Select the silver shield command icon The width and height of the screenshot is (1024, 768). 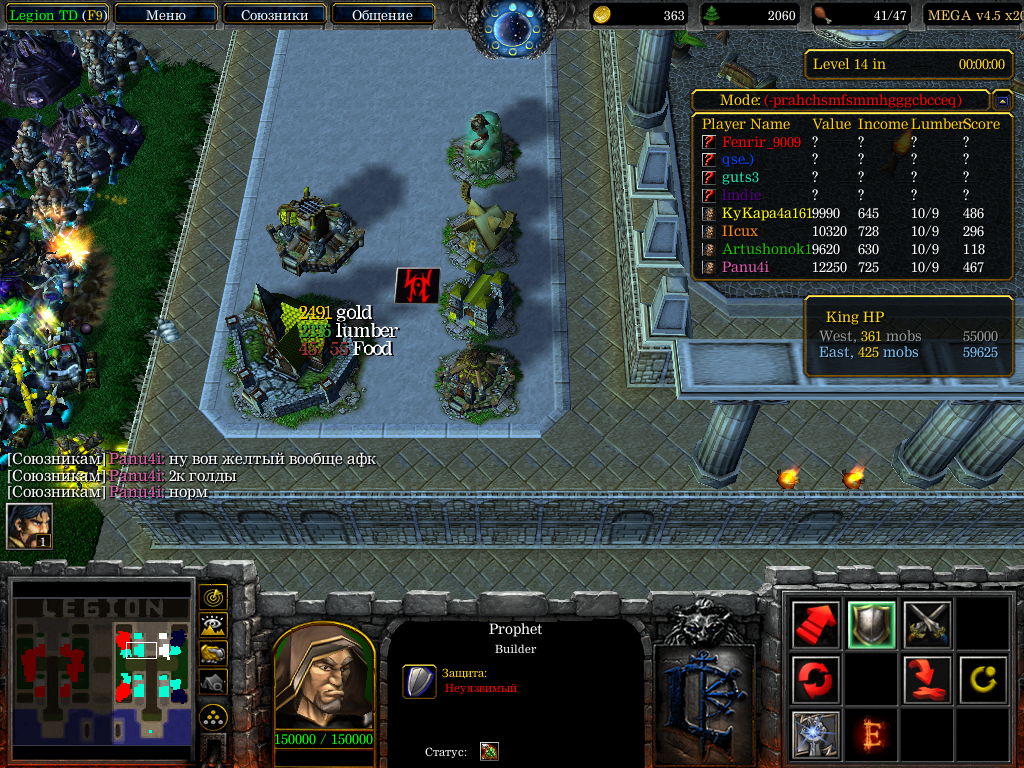pyautogui.click(x=871, y=625)
